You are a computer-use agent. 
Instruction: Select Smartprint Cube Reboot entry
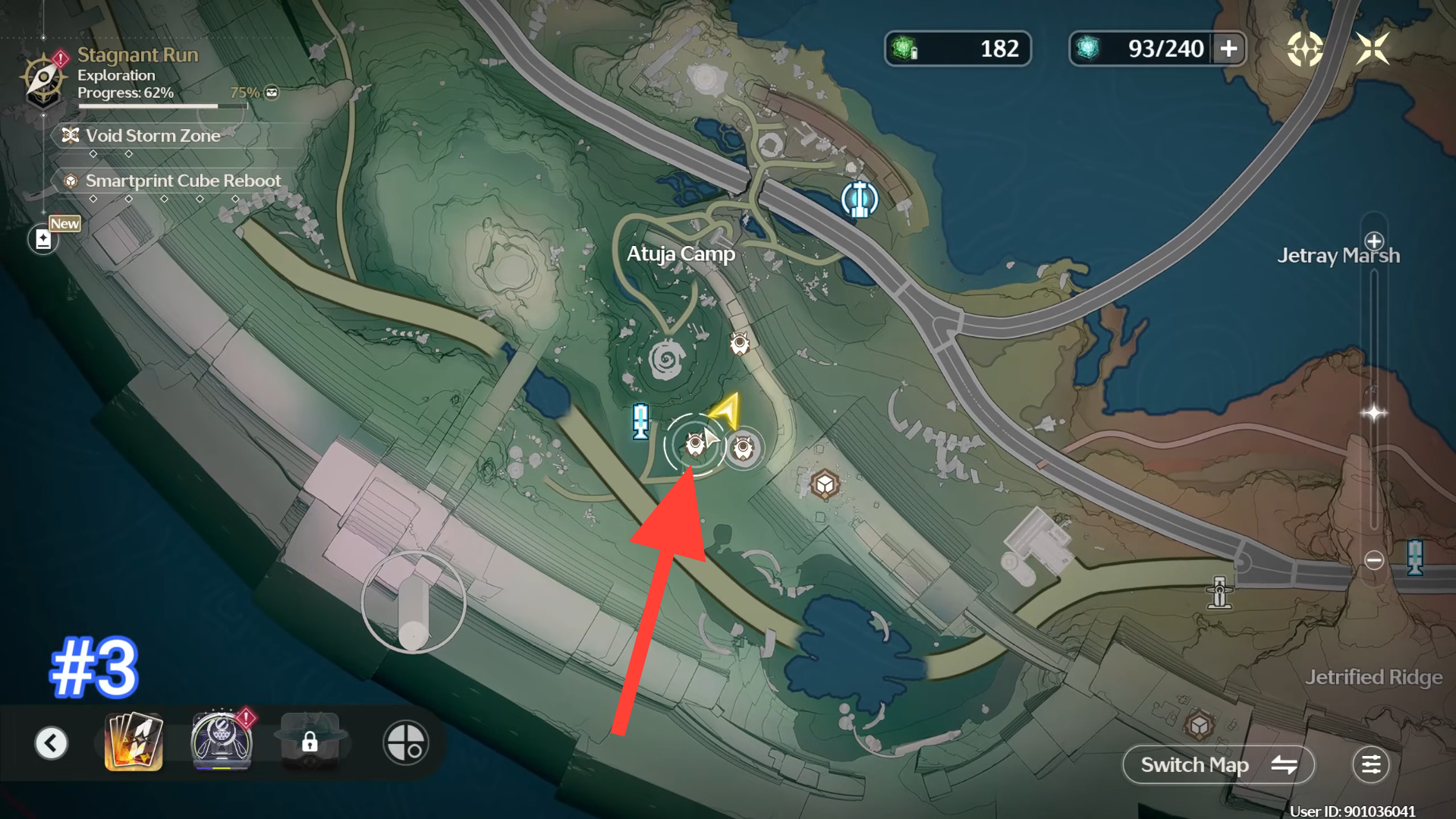[182, 181]
